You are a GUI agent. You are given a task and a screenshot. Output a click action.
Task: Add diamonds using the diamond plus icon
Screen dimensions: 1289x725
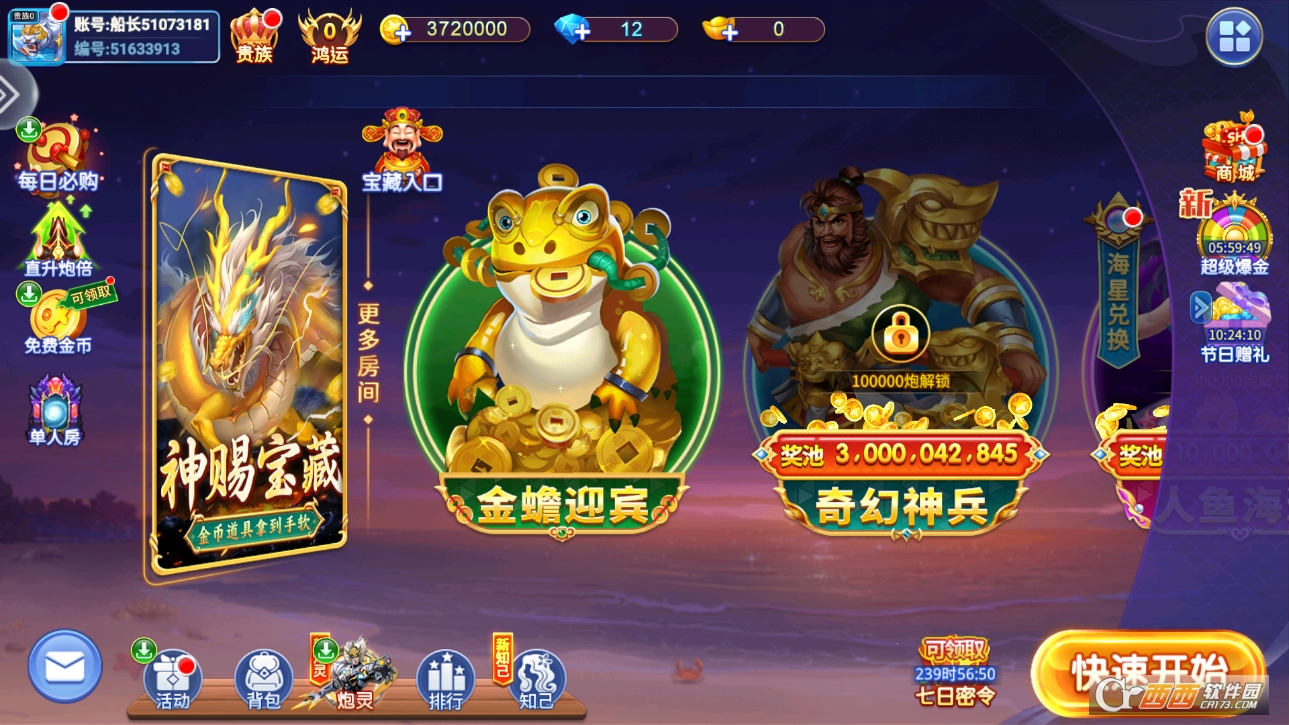(x=573, y=30)
